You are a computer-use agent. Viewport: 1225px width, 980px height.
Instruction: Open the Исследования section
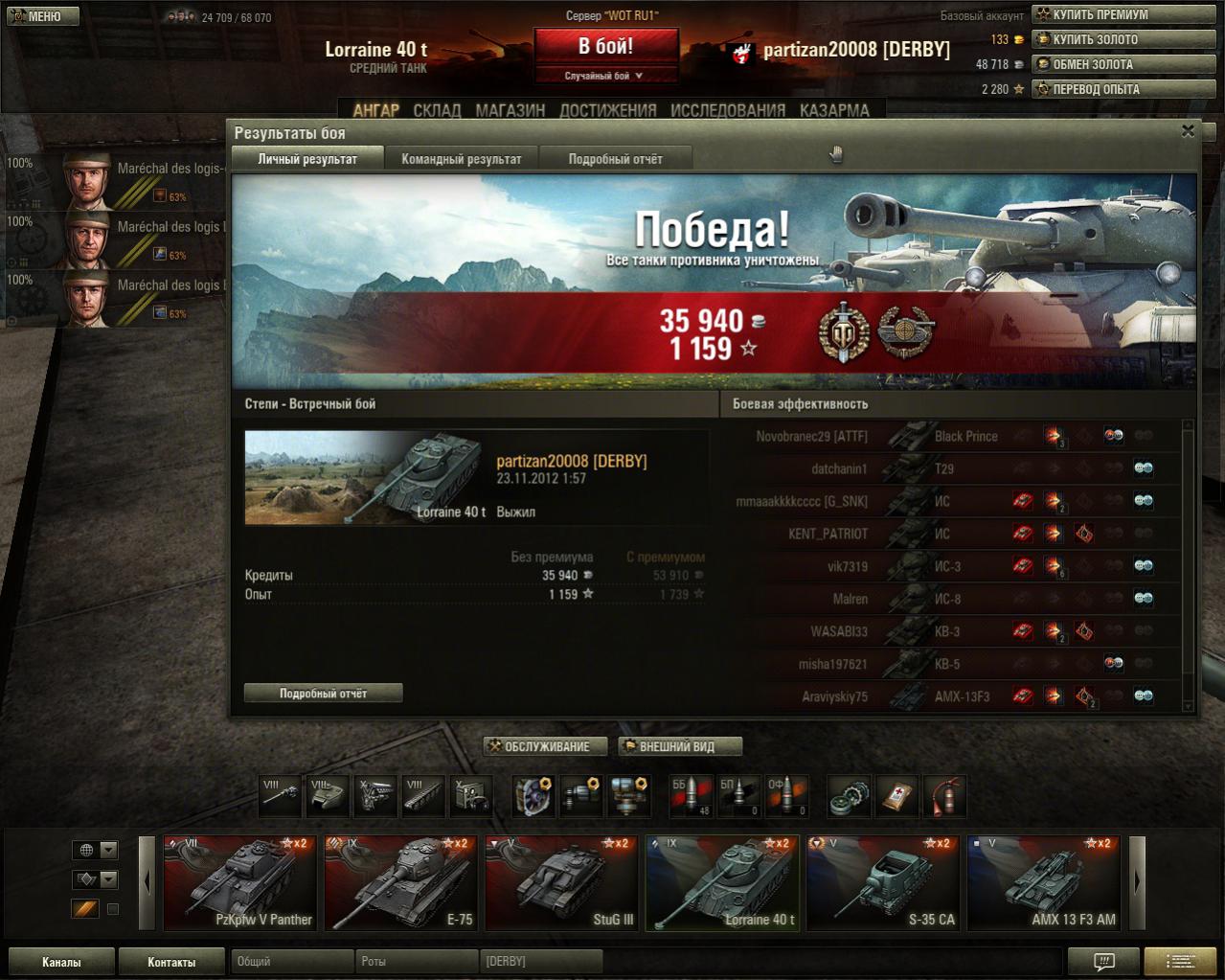[727, 110]
